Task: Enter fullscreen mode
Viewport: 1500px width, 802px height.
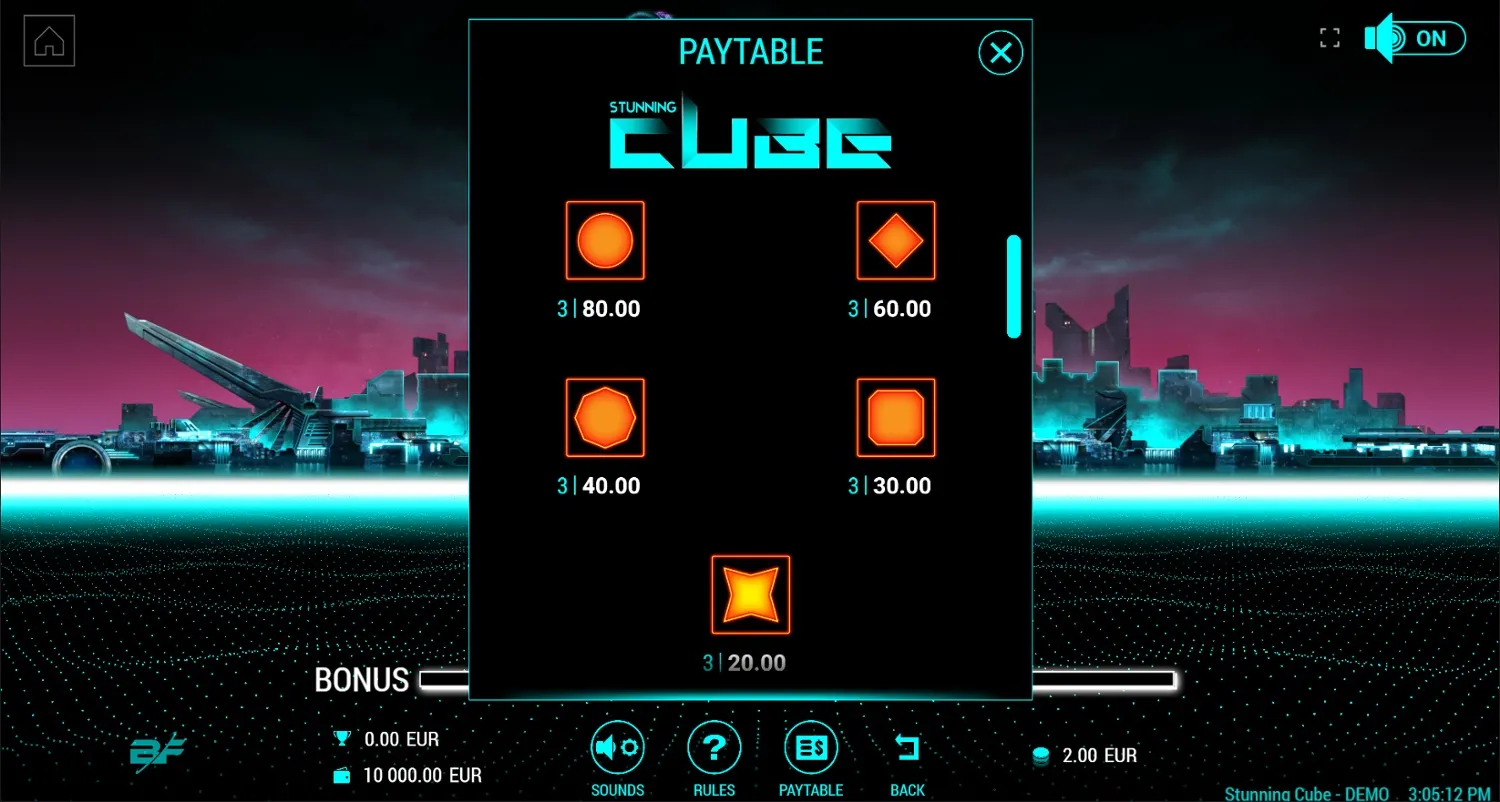Action: coord(1330,37)
